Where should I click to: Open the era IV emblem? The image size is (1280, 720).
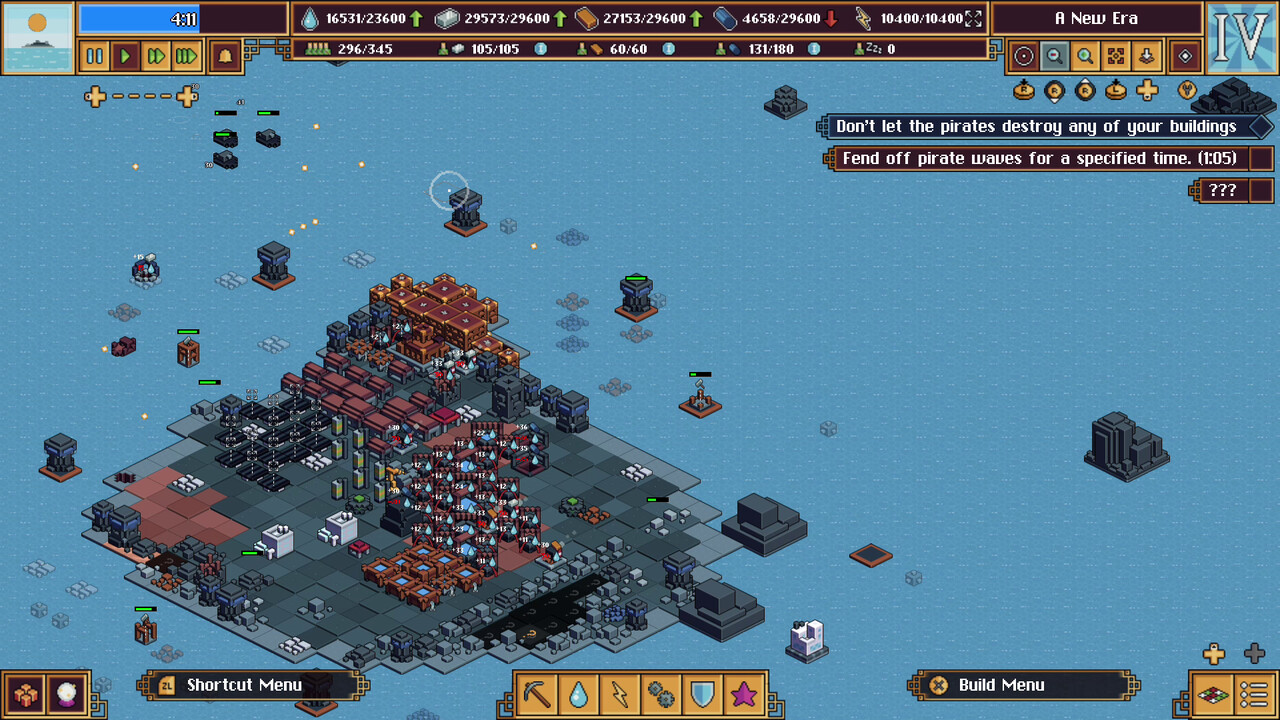(1241, 38)
